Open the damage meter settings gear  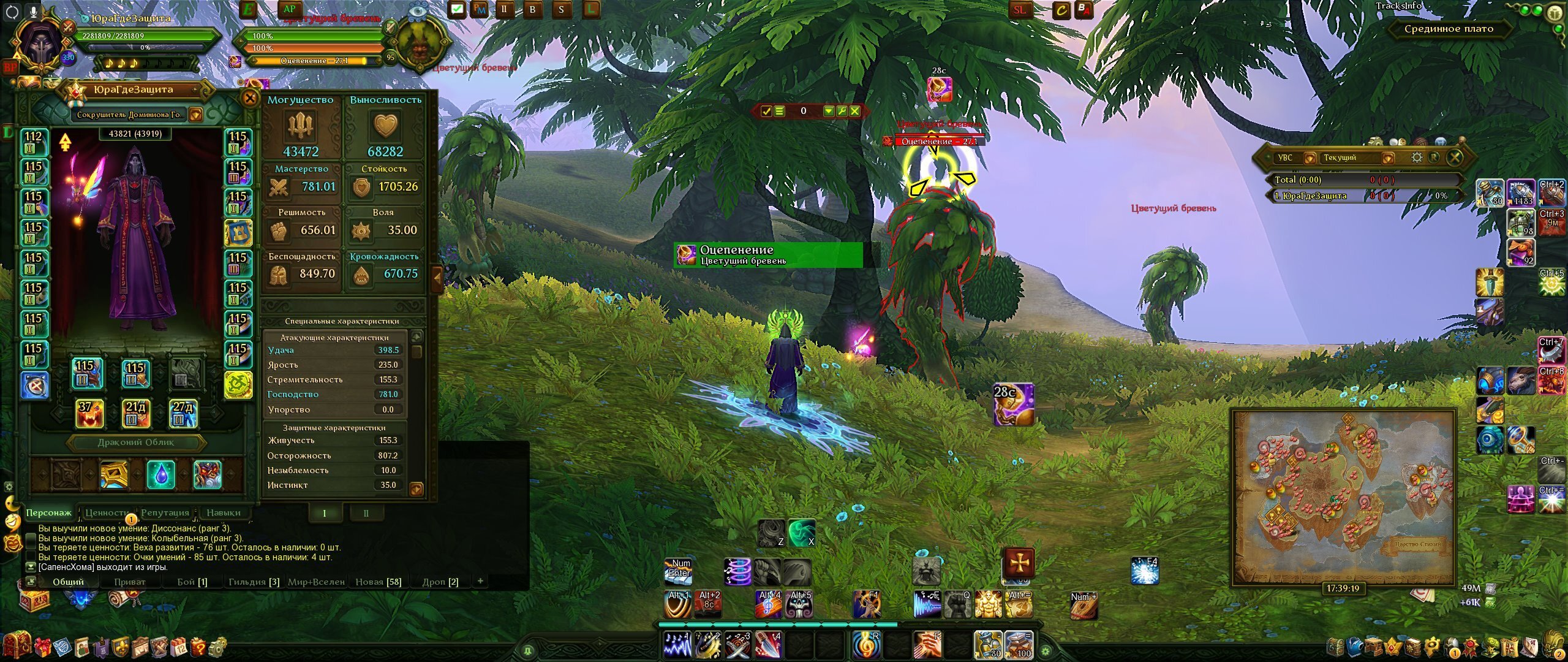click(x=1417, y=158)
